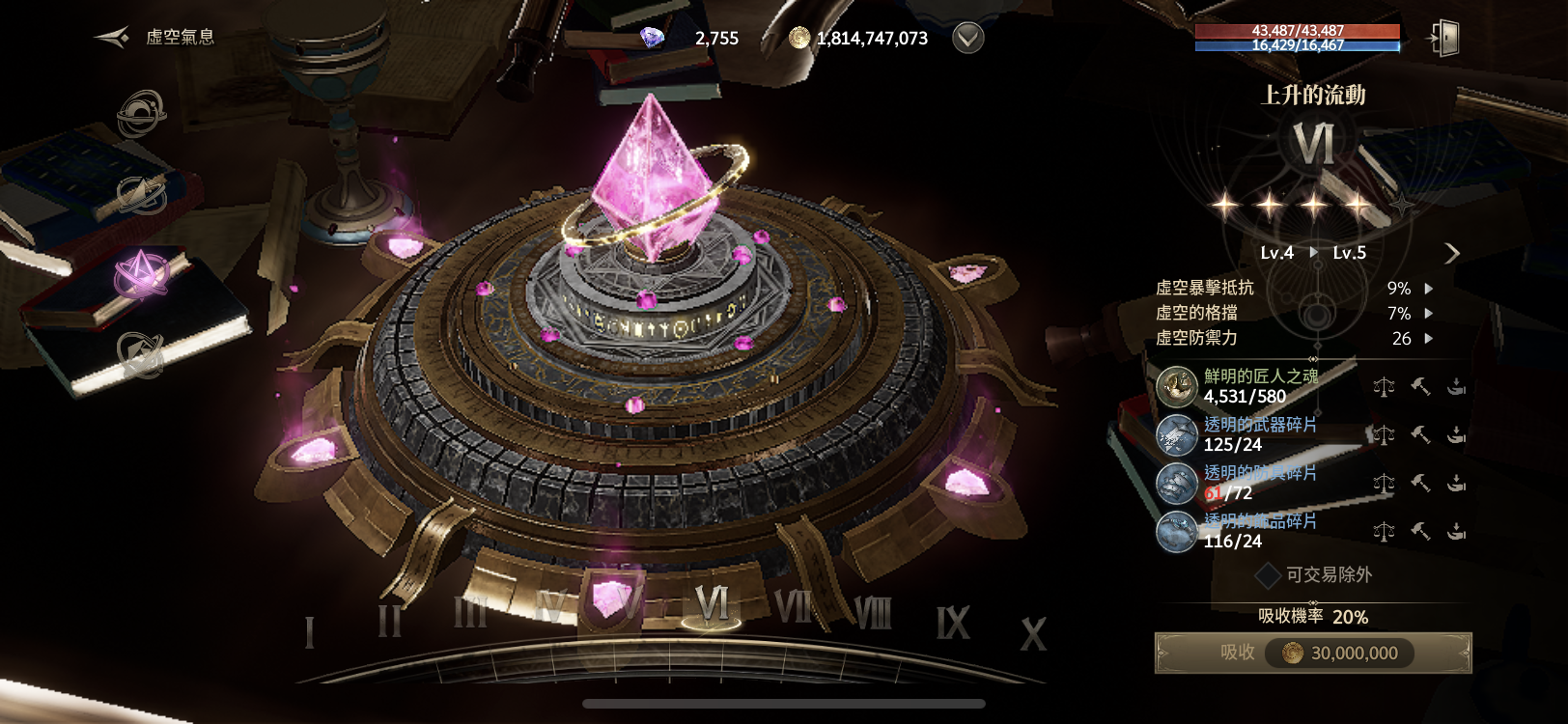Open trade scales for 鮮明的匠人之魂
Screen dimensions: 1568x724
click(x=1384, y=387)
